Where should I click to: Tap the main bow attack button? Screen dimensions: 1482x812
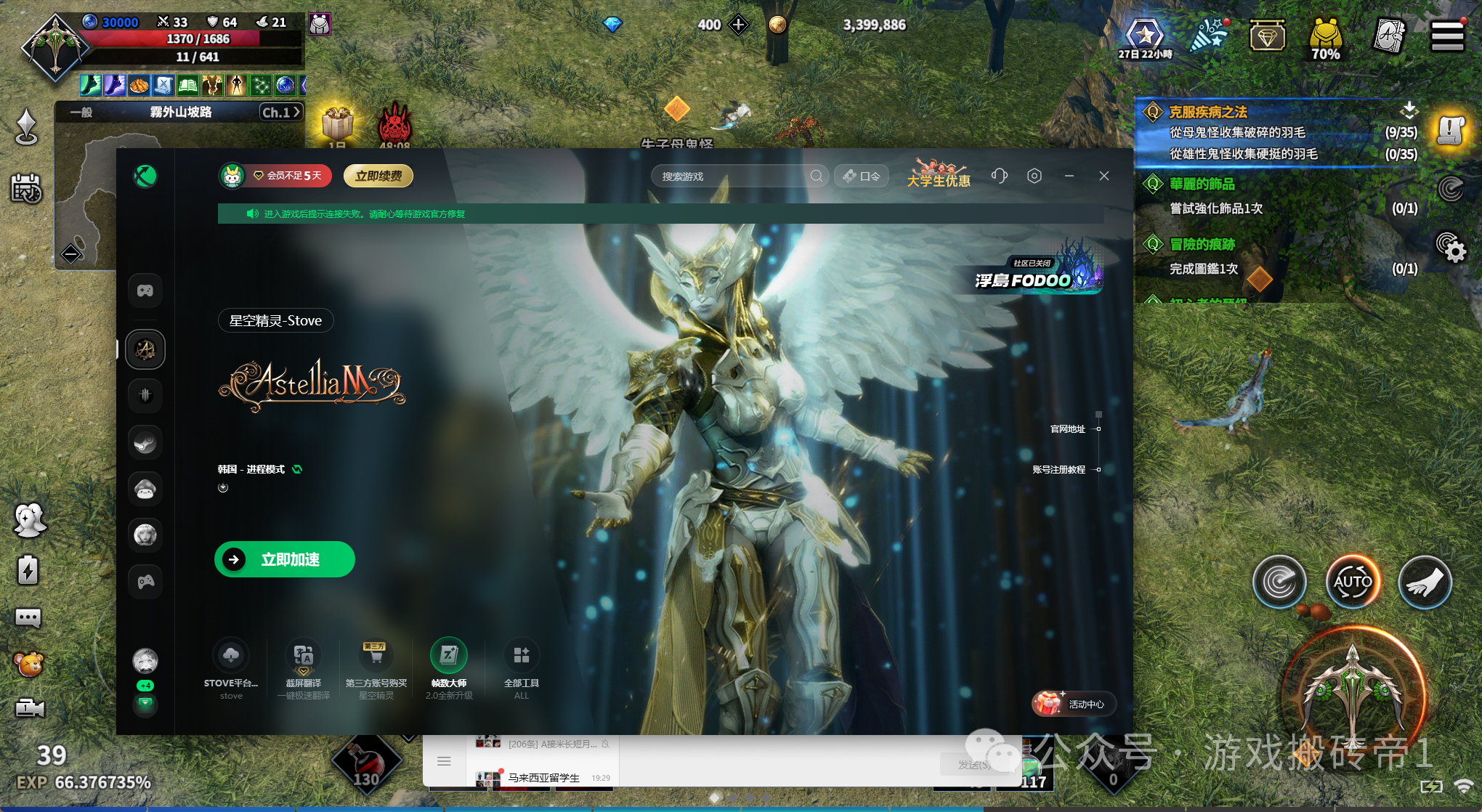coord(1352,699)
